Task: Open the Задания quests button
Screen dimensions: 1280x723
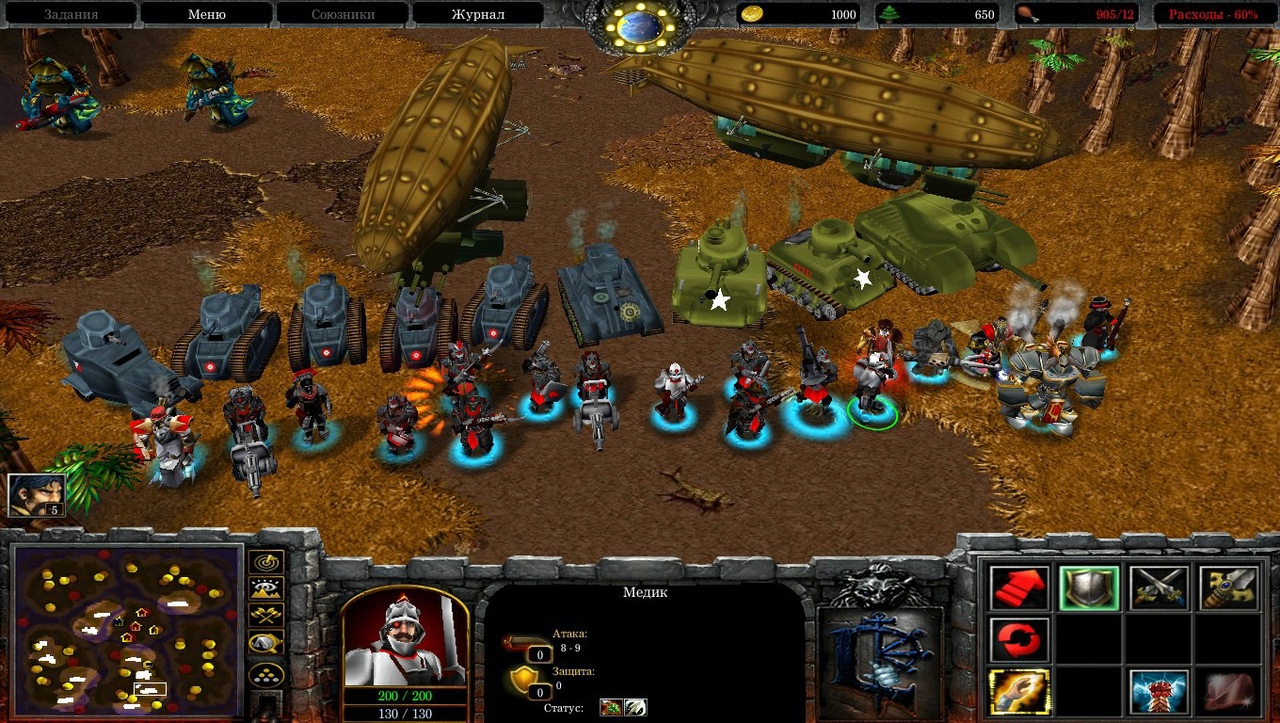Action: pos(70,14)
